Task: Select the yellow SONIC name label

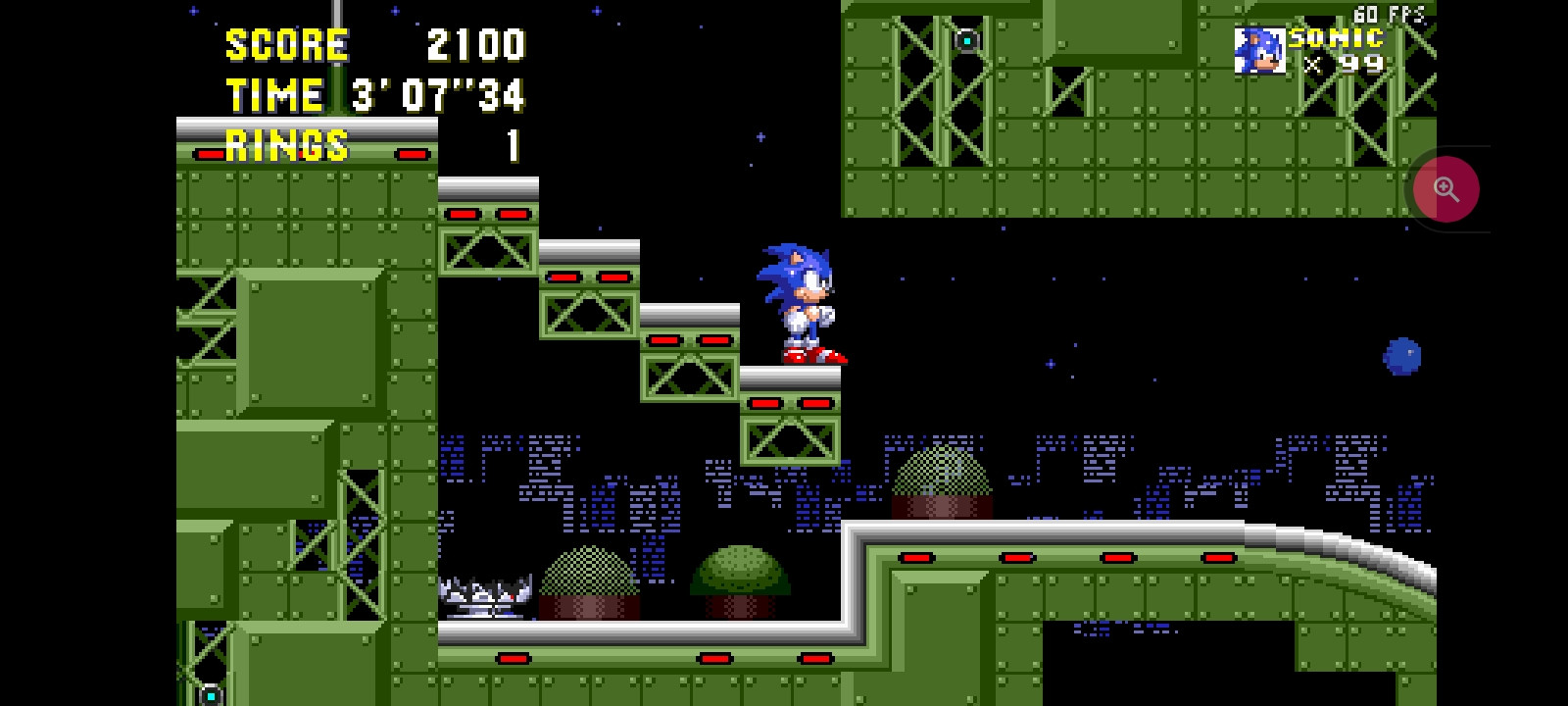Action: (x=1335, y=39)
